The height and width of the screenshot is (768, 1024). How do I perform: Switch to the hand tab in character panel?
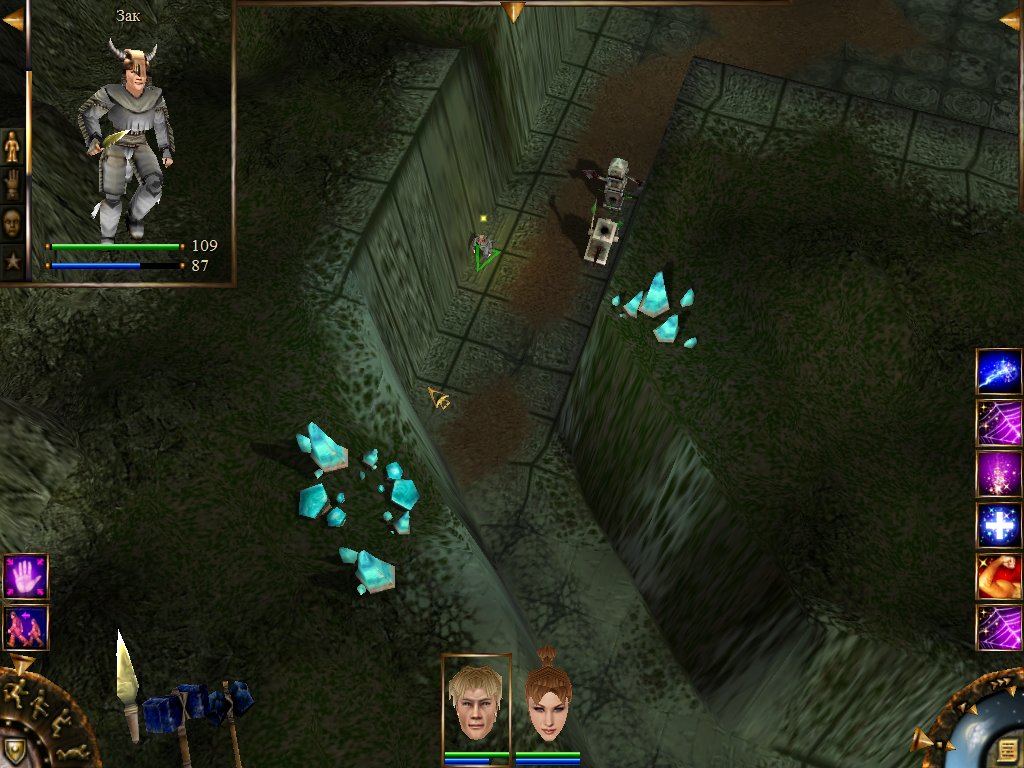(x=12, y=185)
